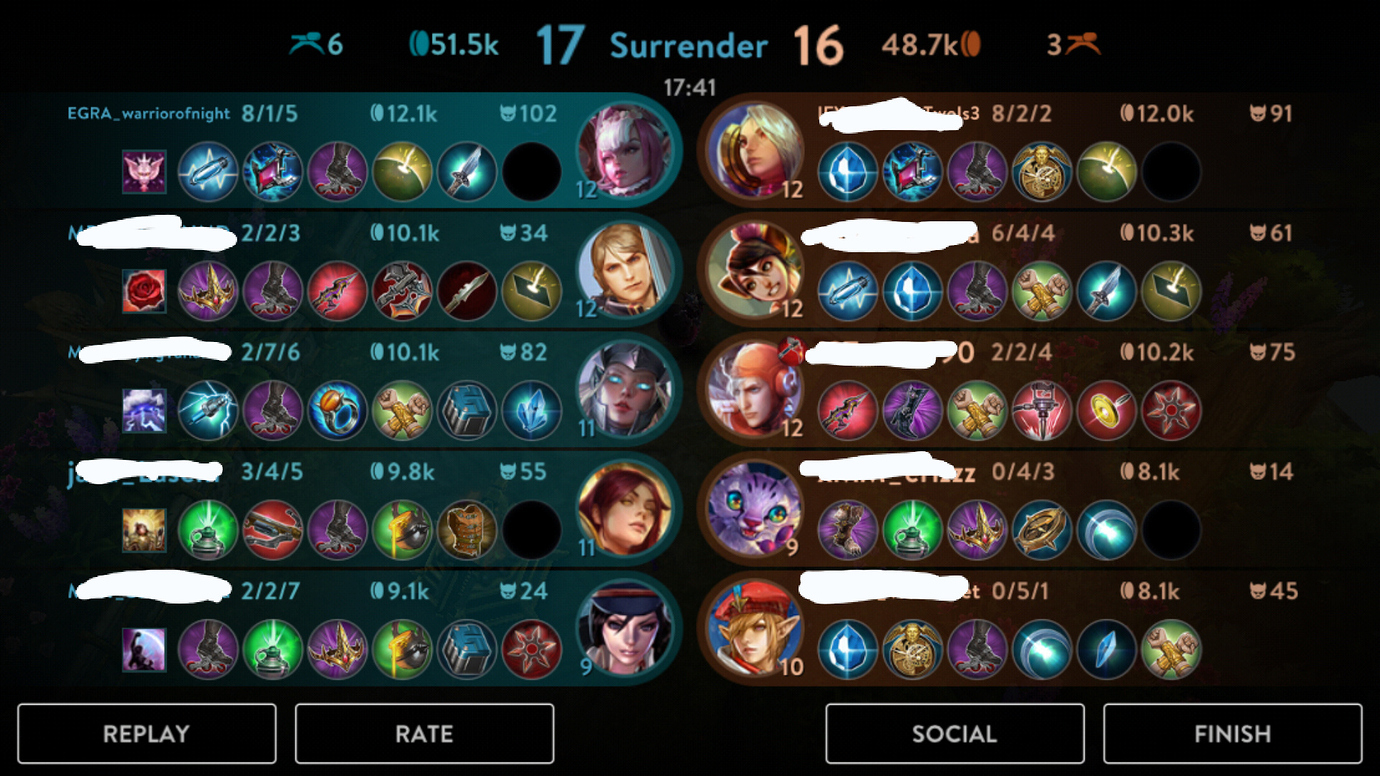Select the silver-helmeted hero with glowing eyes

pos(625,390)
